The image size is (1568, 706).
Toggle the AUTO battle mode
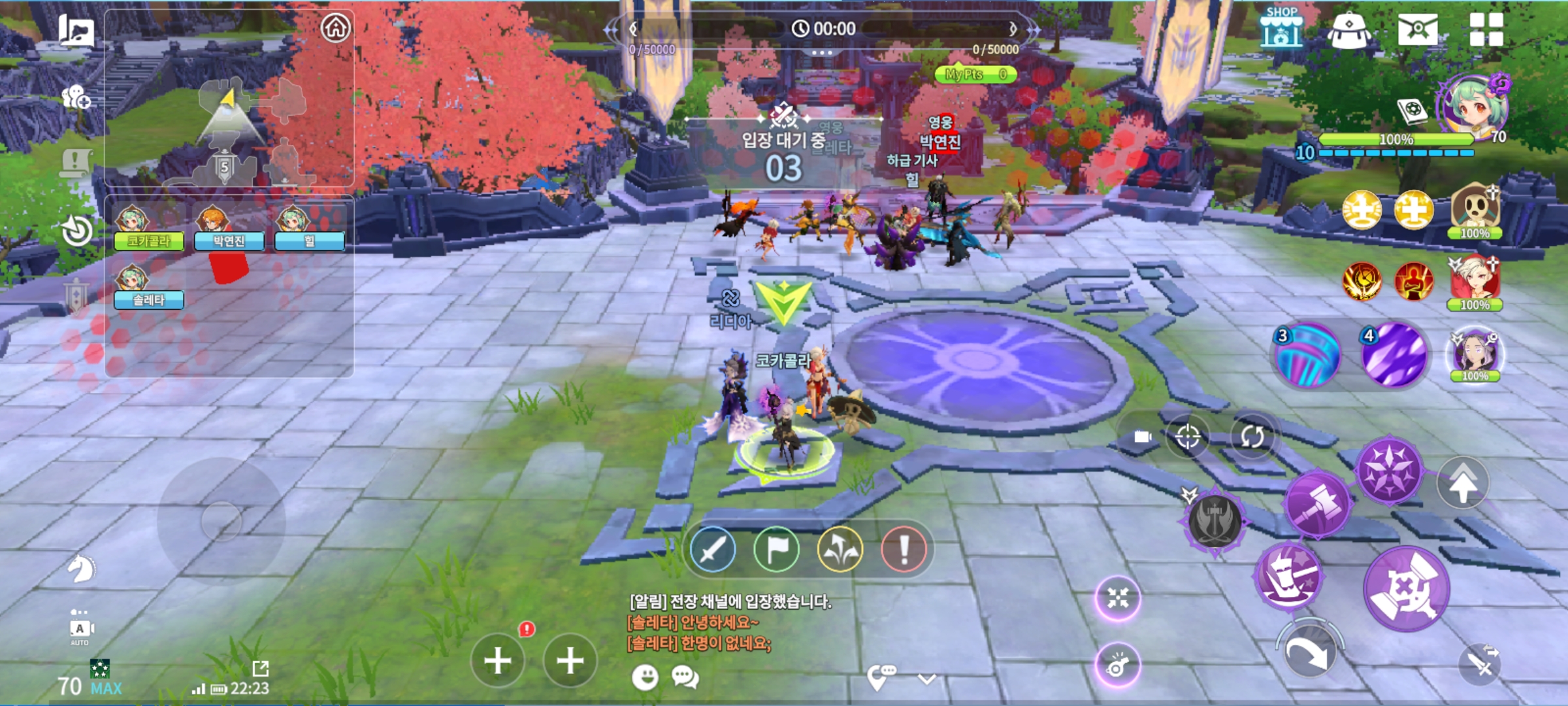coord(80,630)
